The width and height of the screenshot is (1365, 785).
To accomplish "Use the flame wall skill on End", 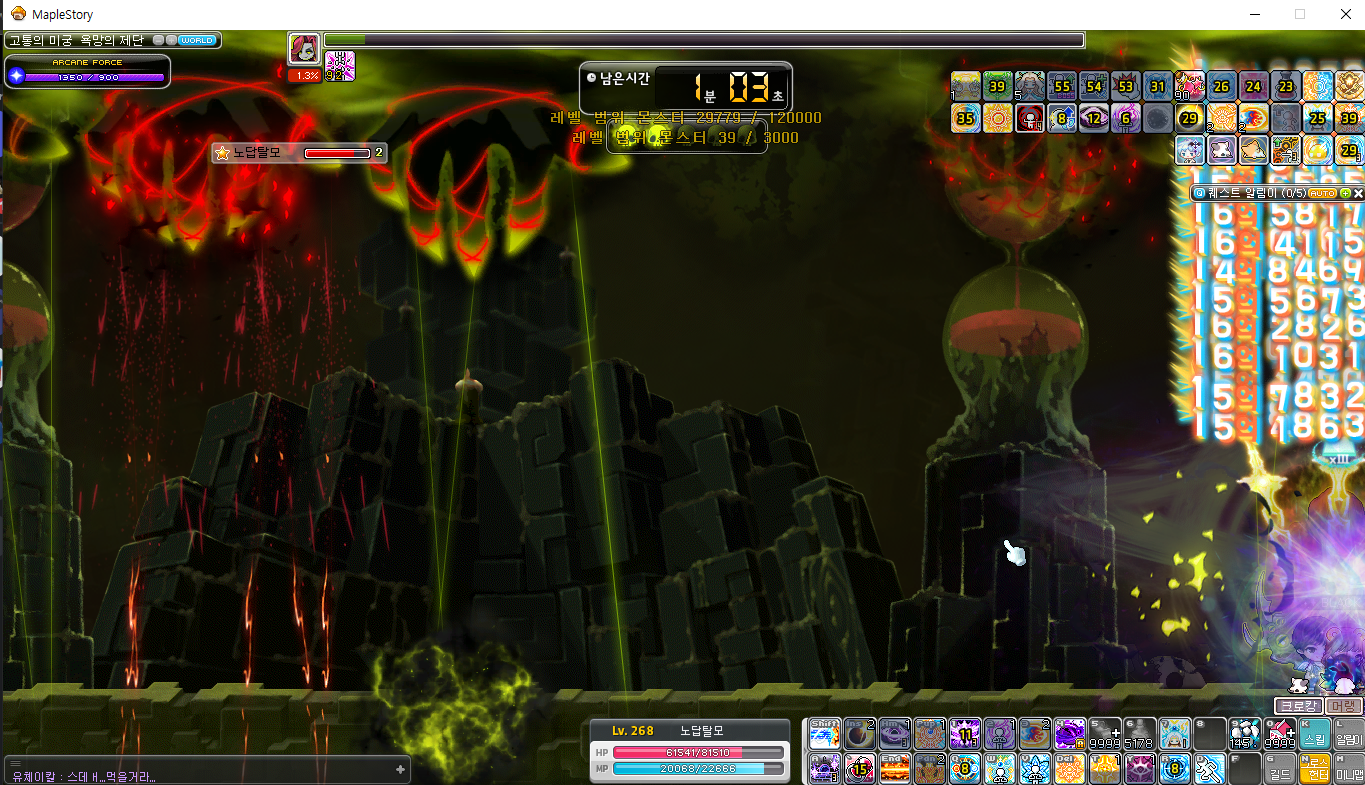I will (x=893, y=769).
